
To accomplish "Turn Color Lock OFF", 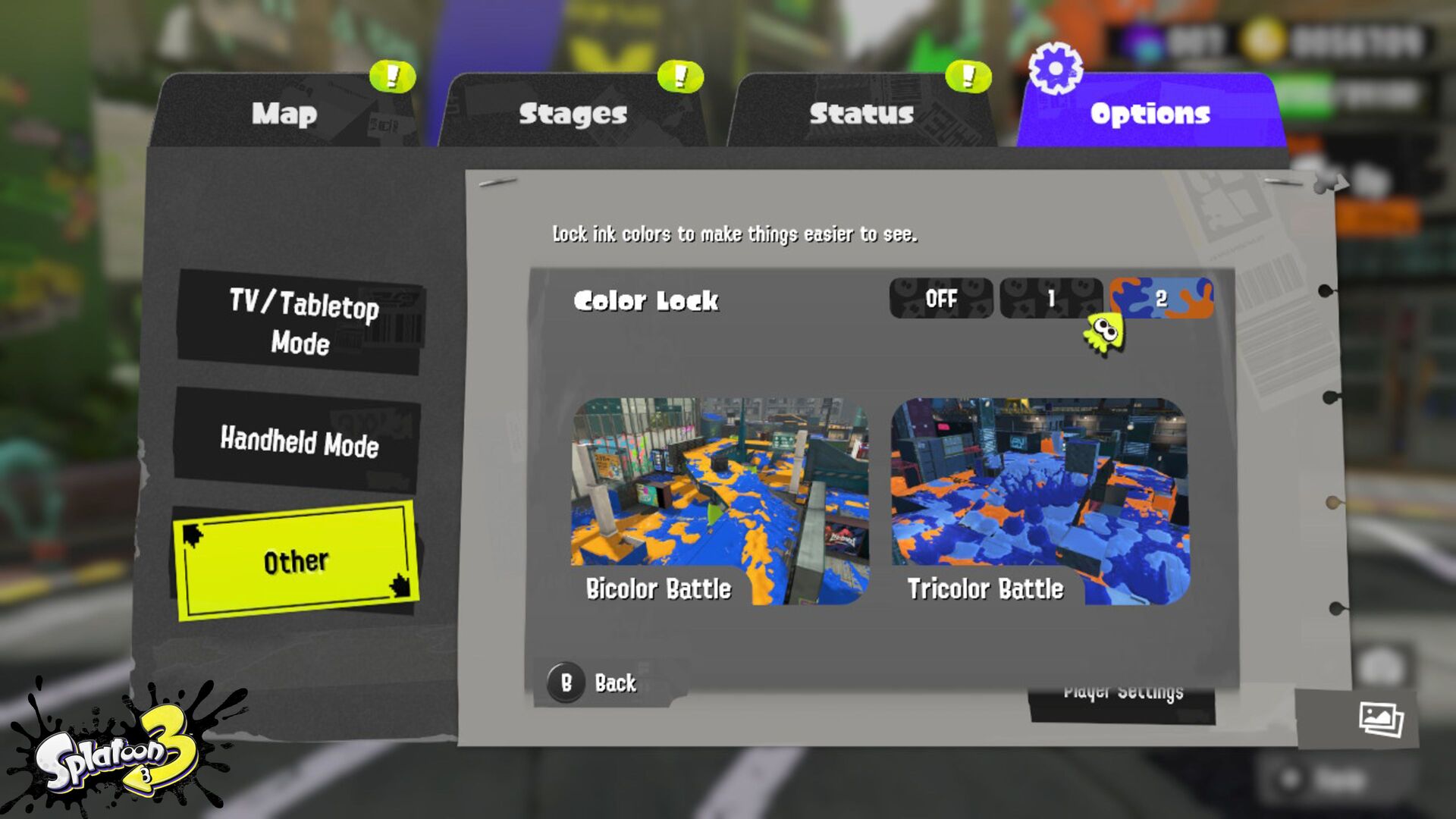I will (x=941, y=299).
